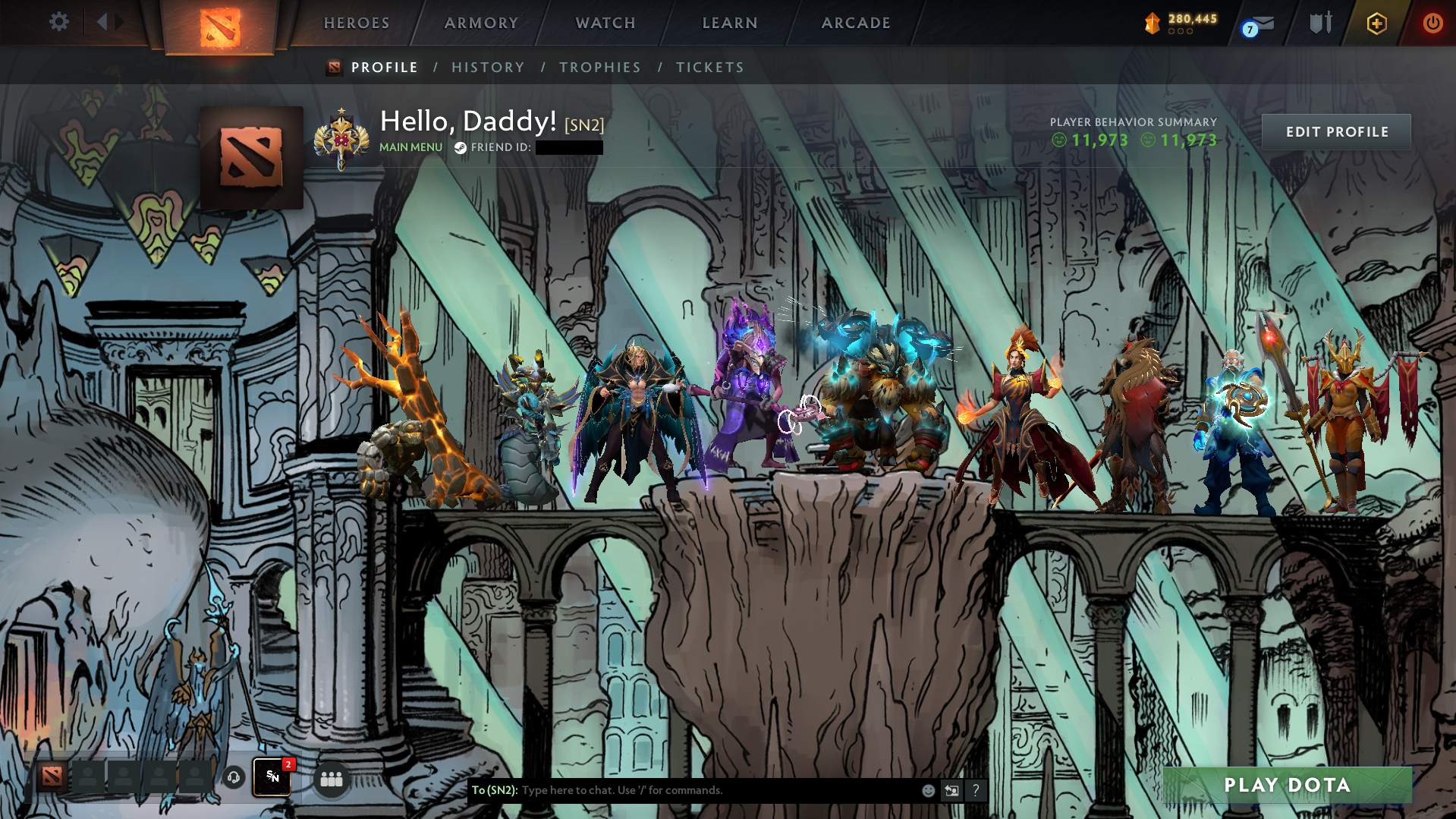Click the EDIT PROFILE button

(1336, 131)
